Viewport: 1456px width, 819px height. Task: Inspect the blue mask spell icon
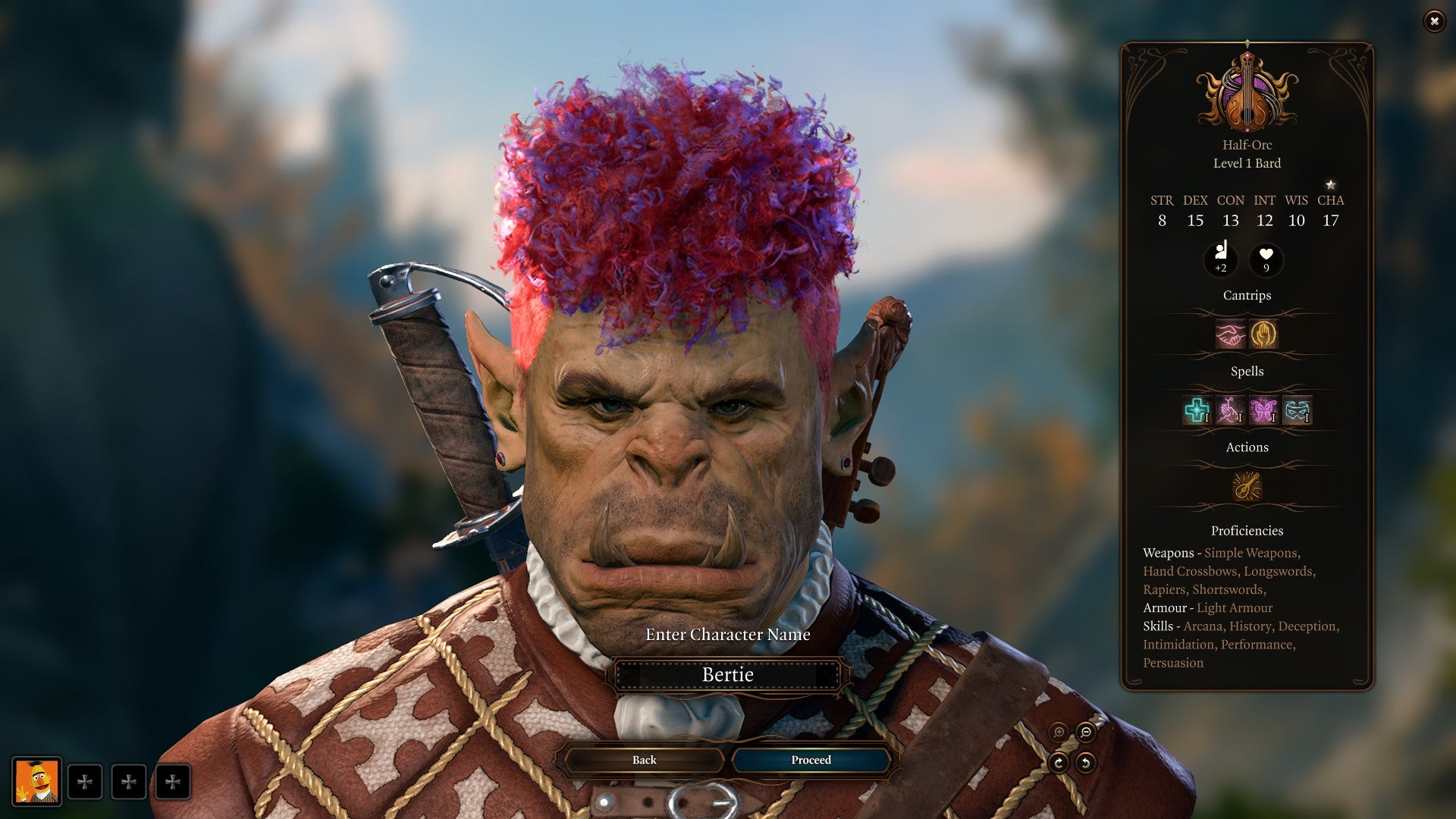coord(1298,410)
